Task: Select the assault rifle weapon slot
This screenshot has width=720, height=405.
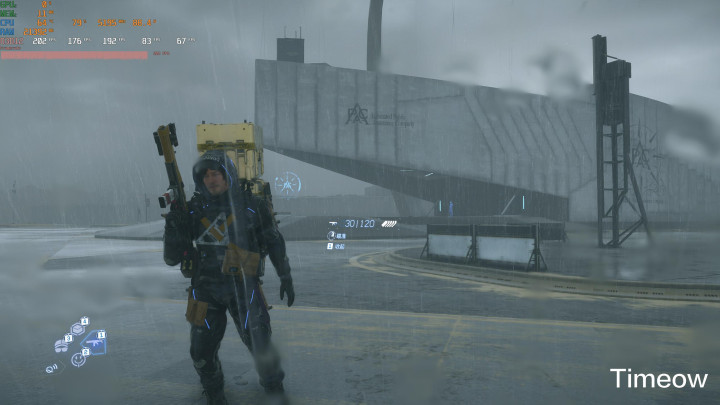Action: pyautogui.click(x=93, y=341)
